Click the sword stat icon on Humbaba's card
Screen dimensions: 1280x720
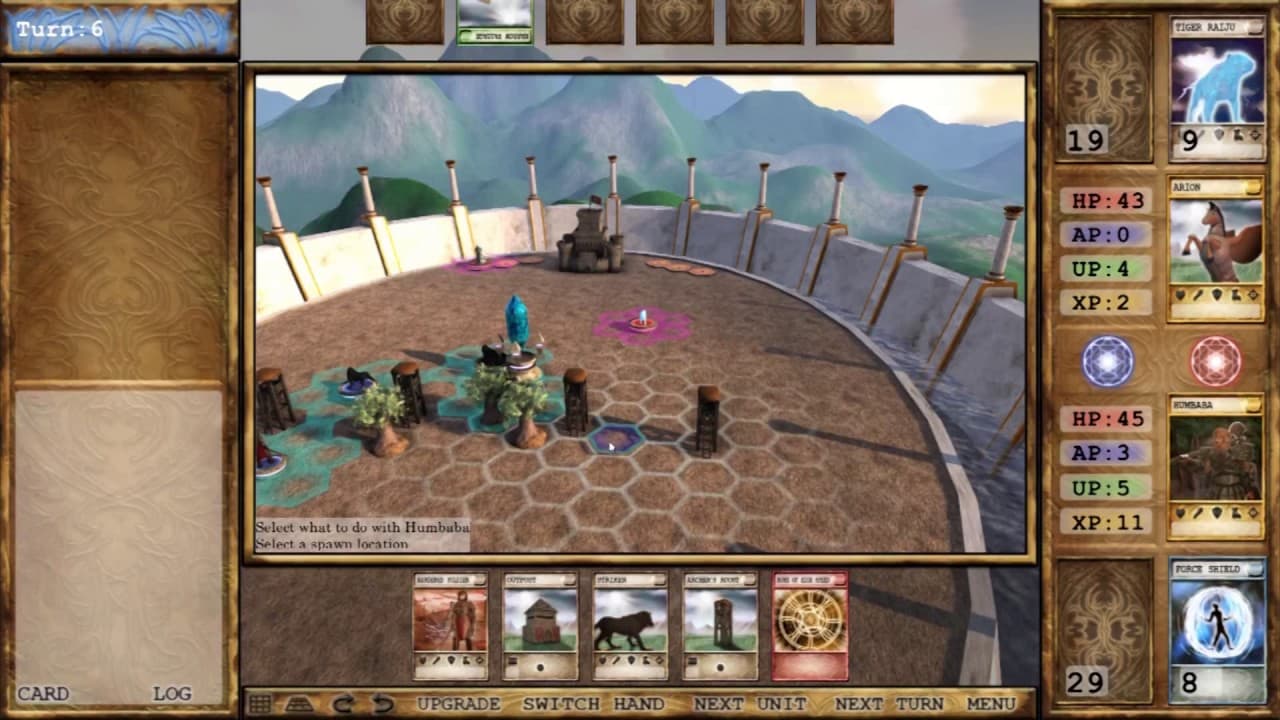(1198, 513)
